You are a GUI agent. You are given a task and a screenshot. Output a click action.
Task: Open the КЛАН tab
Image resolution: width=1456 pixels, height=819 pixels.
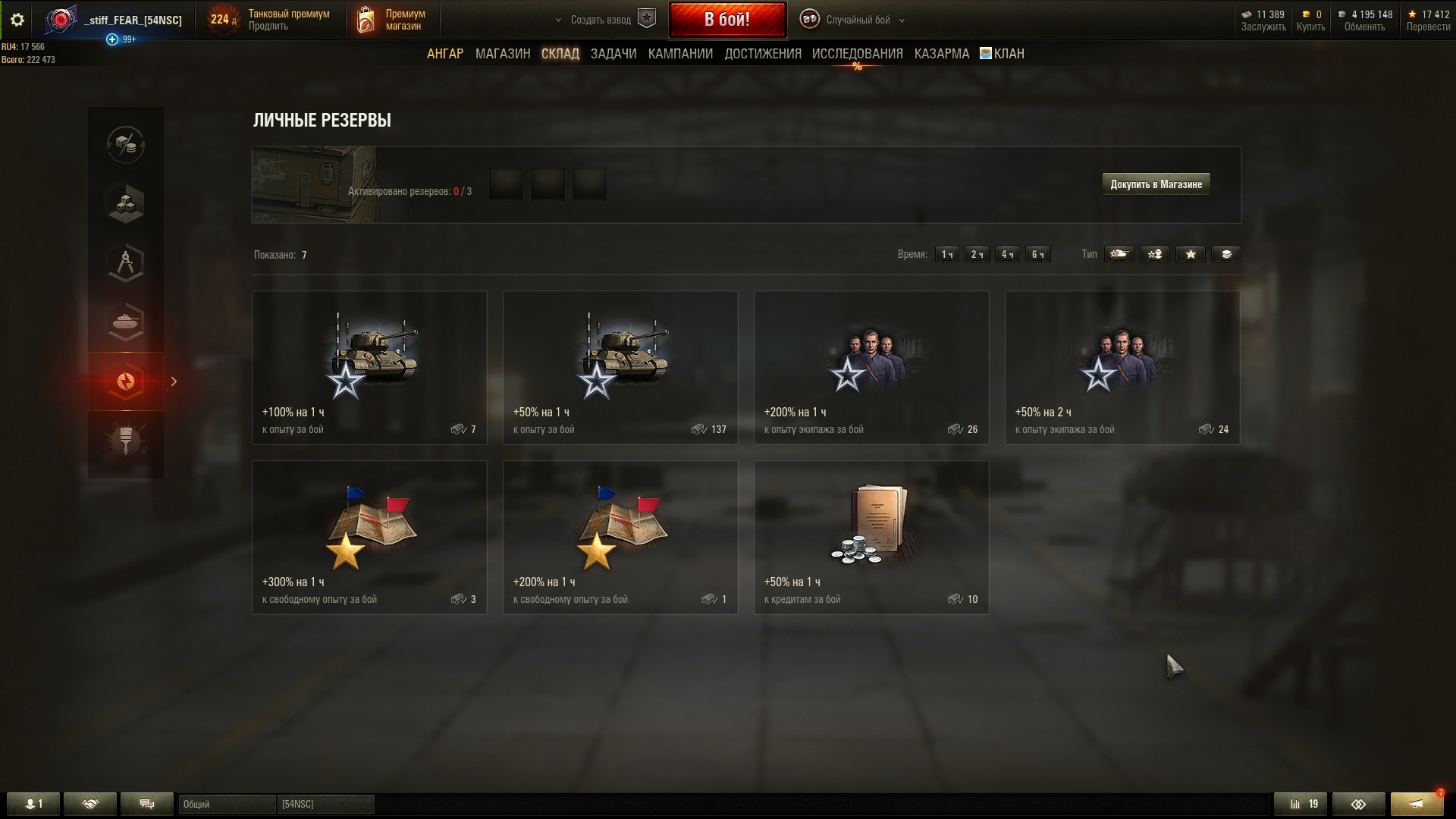click(x=1002, y=54)
